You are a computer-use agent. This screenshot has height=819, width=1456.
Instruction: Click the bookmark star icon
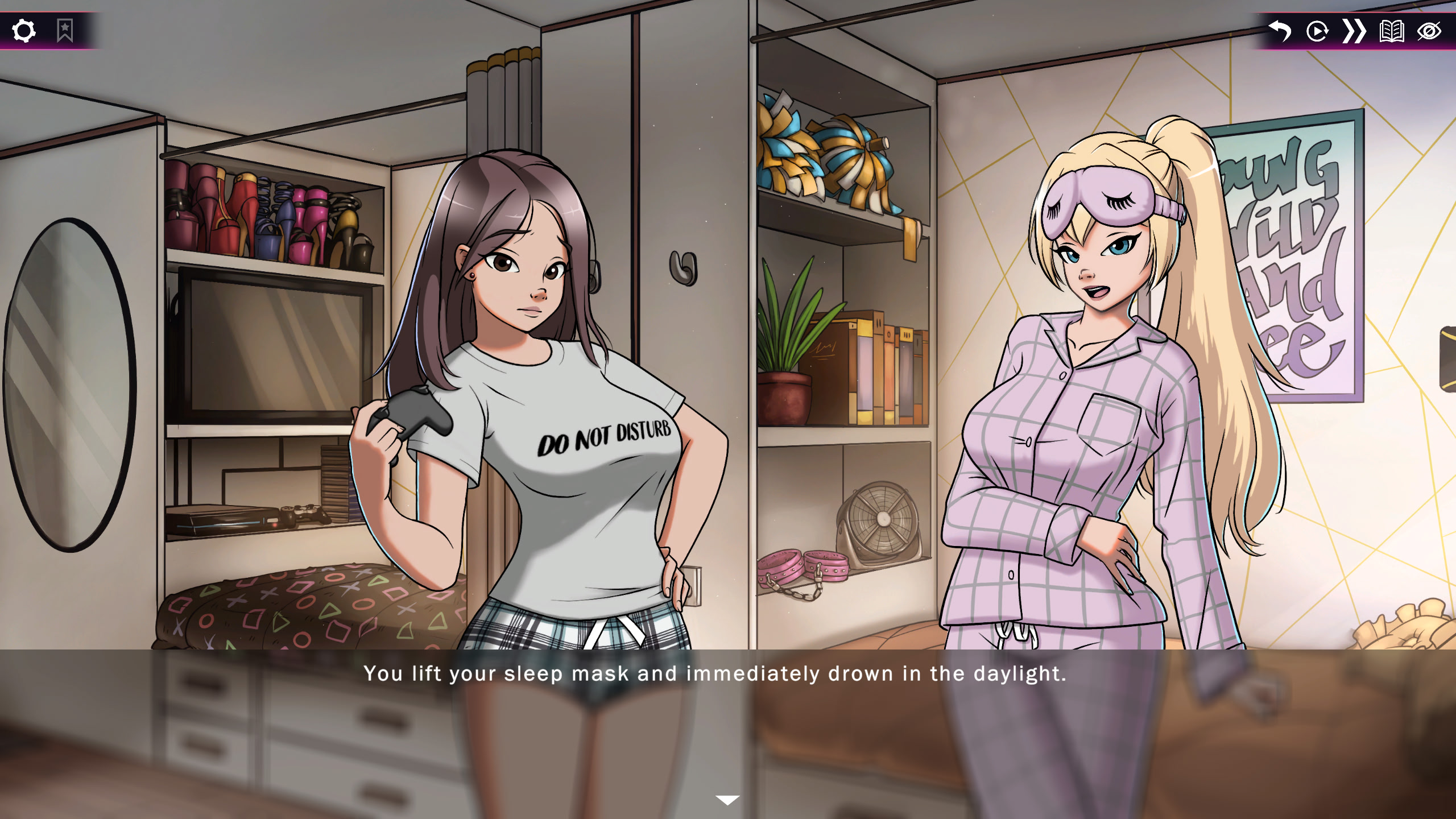(65, 31)
